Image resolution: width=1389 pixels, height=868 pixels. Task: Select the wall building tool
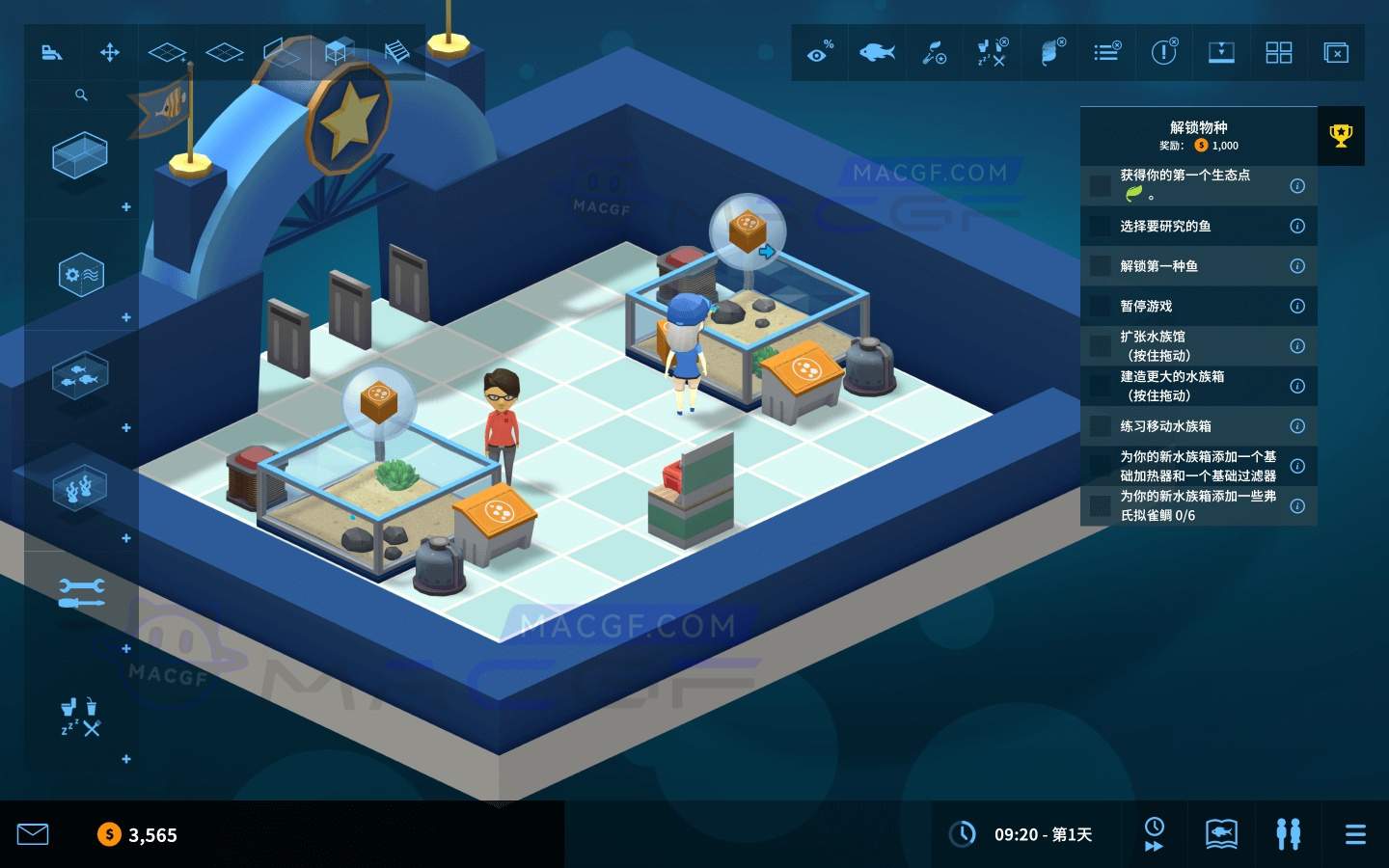[x=281, y=53]
